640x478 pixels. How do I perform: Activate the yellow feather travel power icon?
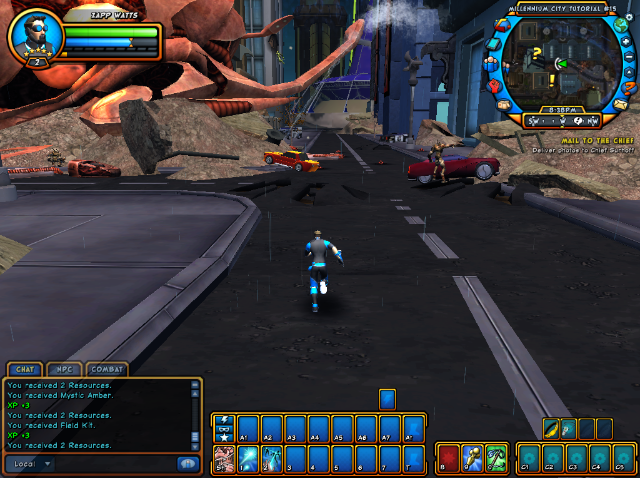[x=551, y=429]
